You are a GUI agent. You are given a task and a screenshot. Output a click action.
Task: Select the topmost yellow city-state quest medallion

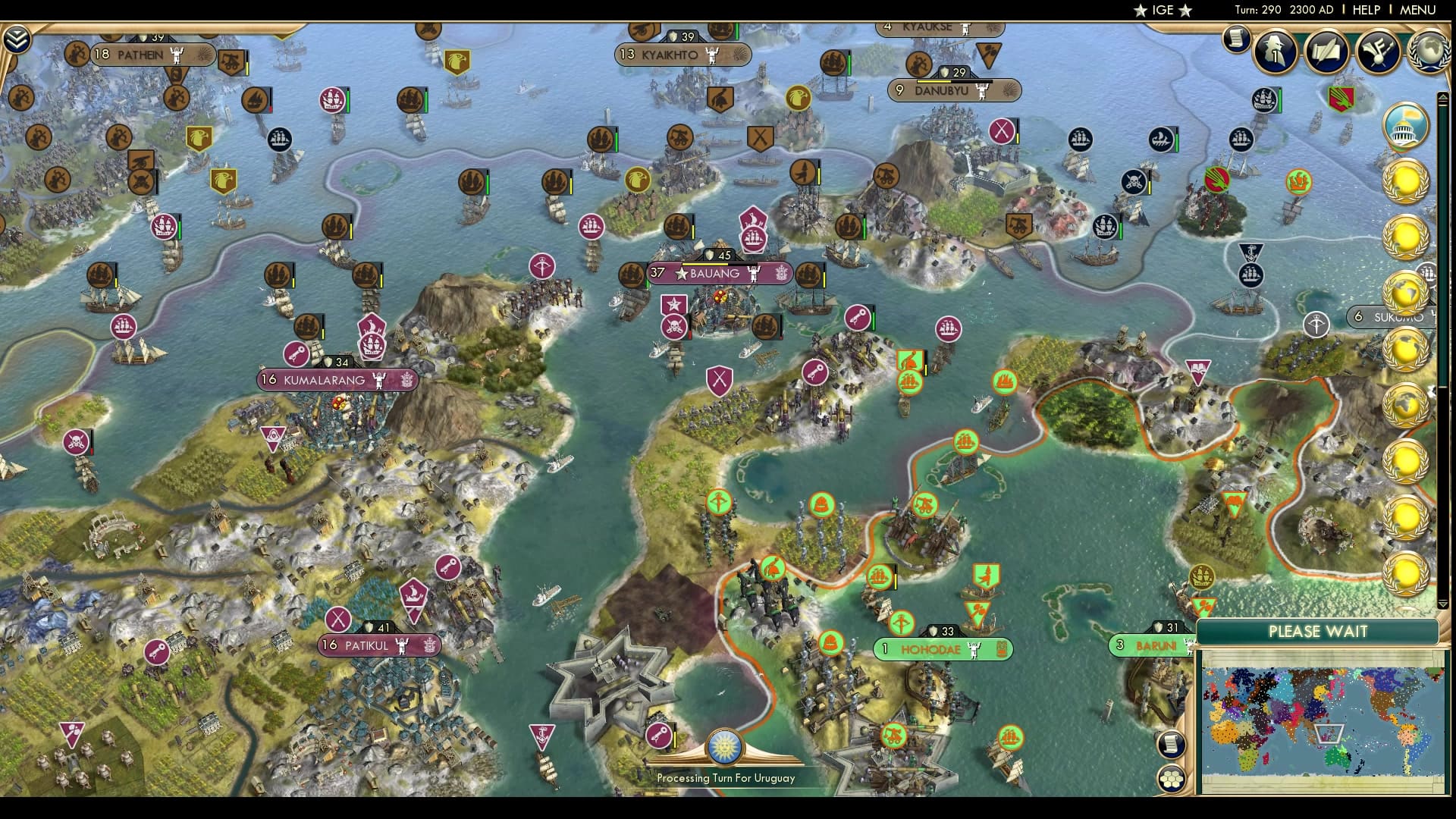pyautogui.click(x=1407, y=182)
